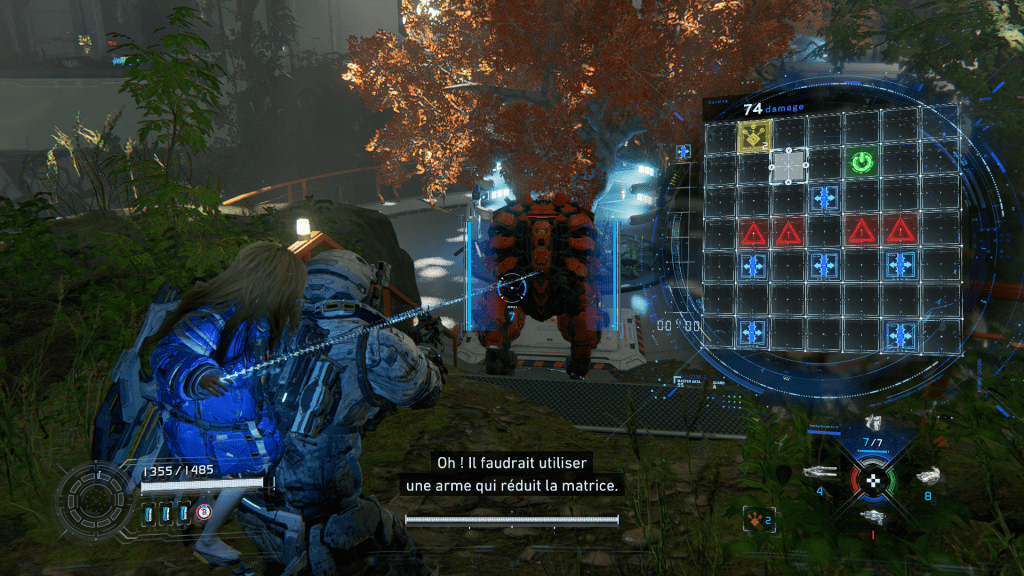This screenshot has height=576, width=1024.
Task: Select the top weapon with 7/7 ammo
Action: pyautogui.click(x=873, y=424)
